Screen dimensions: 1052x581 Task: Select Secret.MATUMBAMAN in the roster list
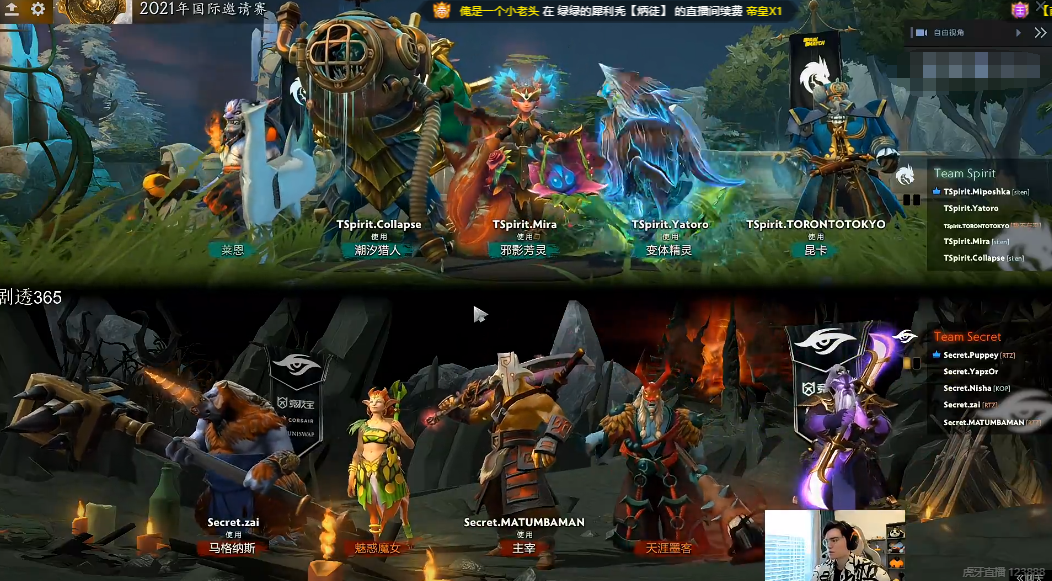click(983, 422)
